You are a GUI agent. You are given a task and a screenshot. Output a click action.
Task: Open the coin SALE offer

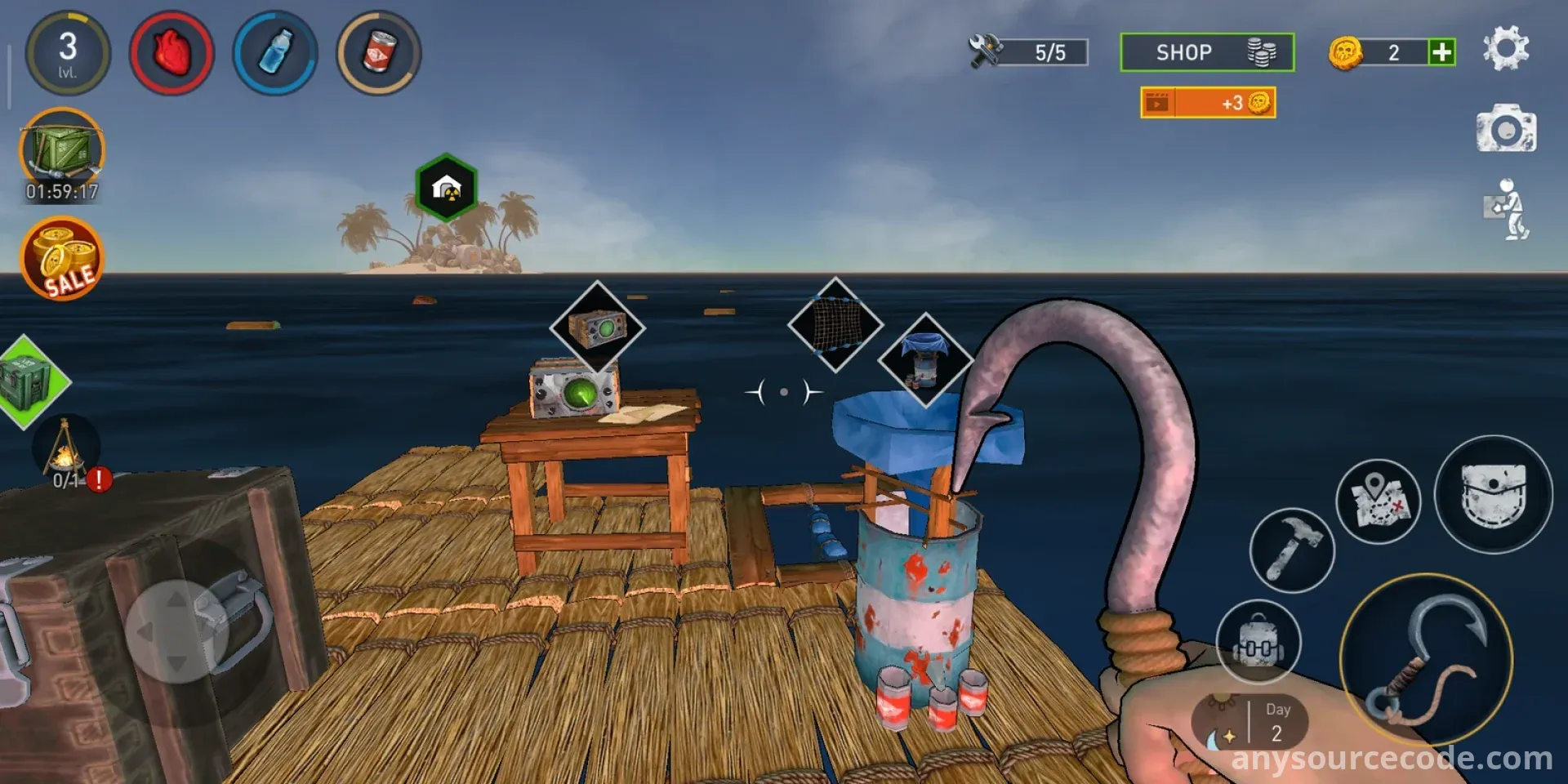click(x=62, y=258)
